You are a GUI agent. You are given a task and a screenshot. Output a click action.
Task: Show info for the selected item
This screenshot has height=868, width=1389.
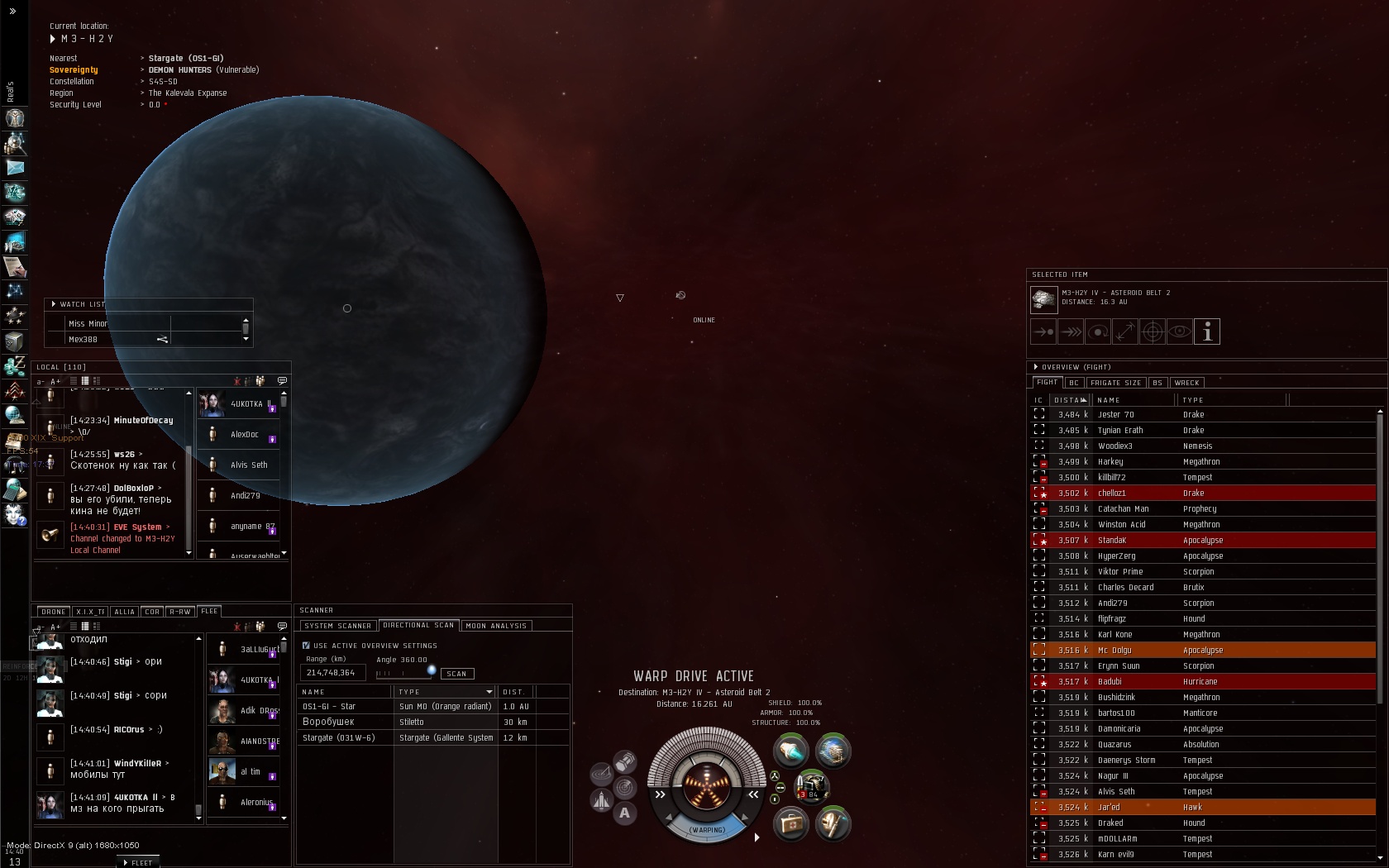pos(1207,332)
